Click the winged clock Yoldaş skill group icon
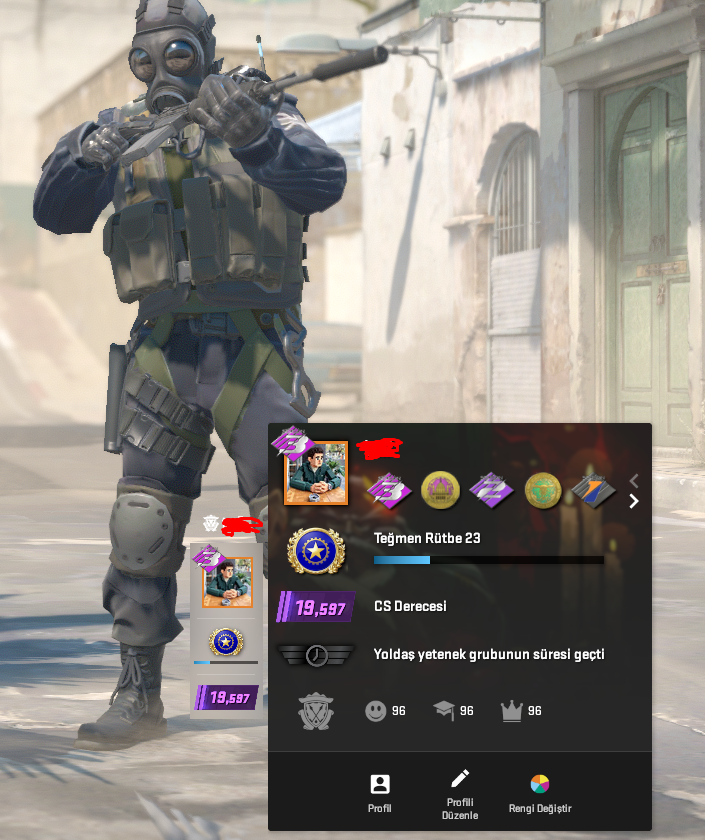 click(x=316, y=655)
